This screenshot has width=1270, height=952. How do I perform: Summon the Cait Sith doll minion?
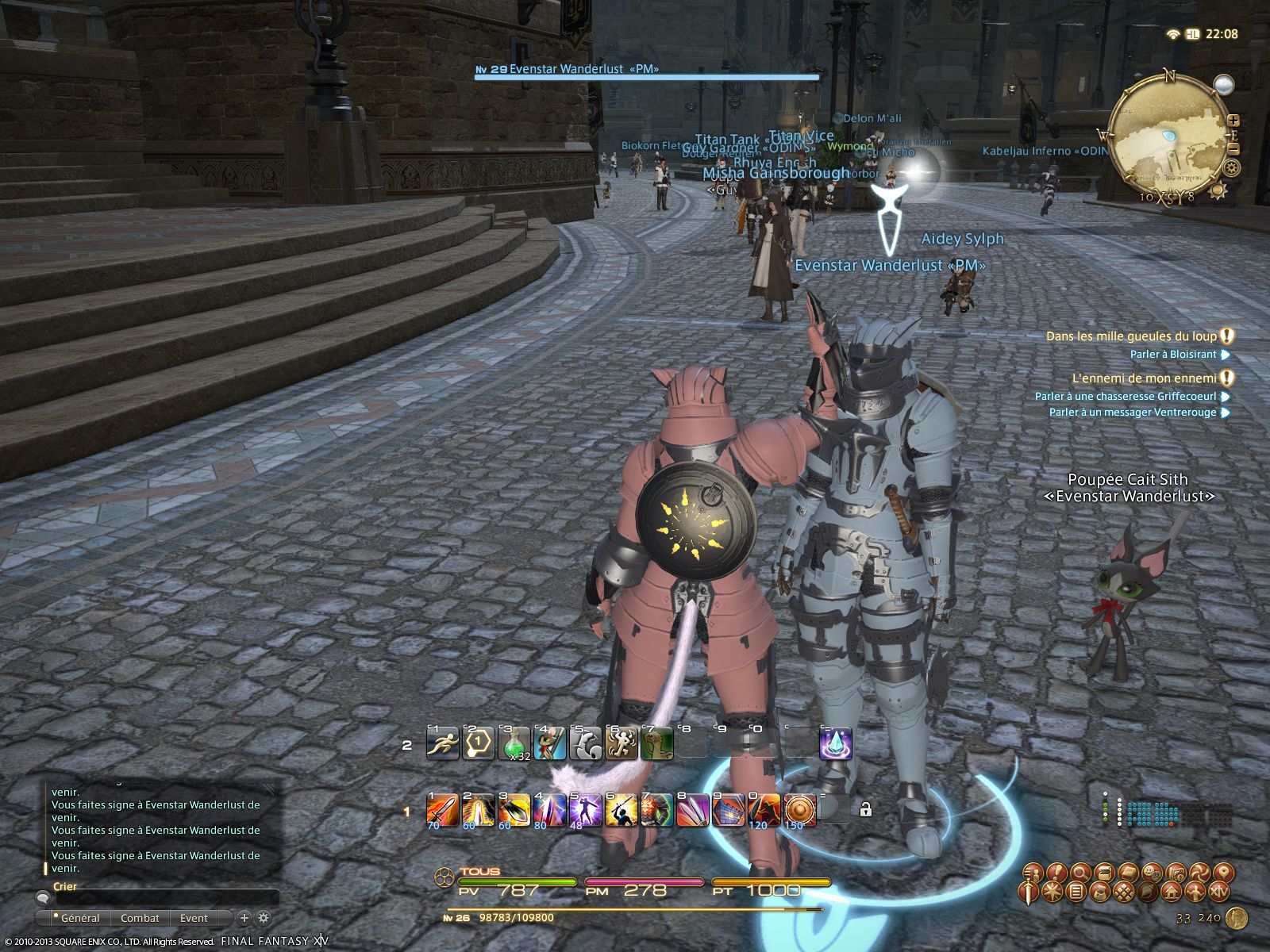point(549,744)
